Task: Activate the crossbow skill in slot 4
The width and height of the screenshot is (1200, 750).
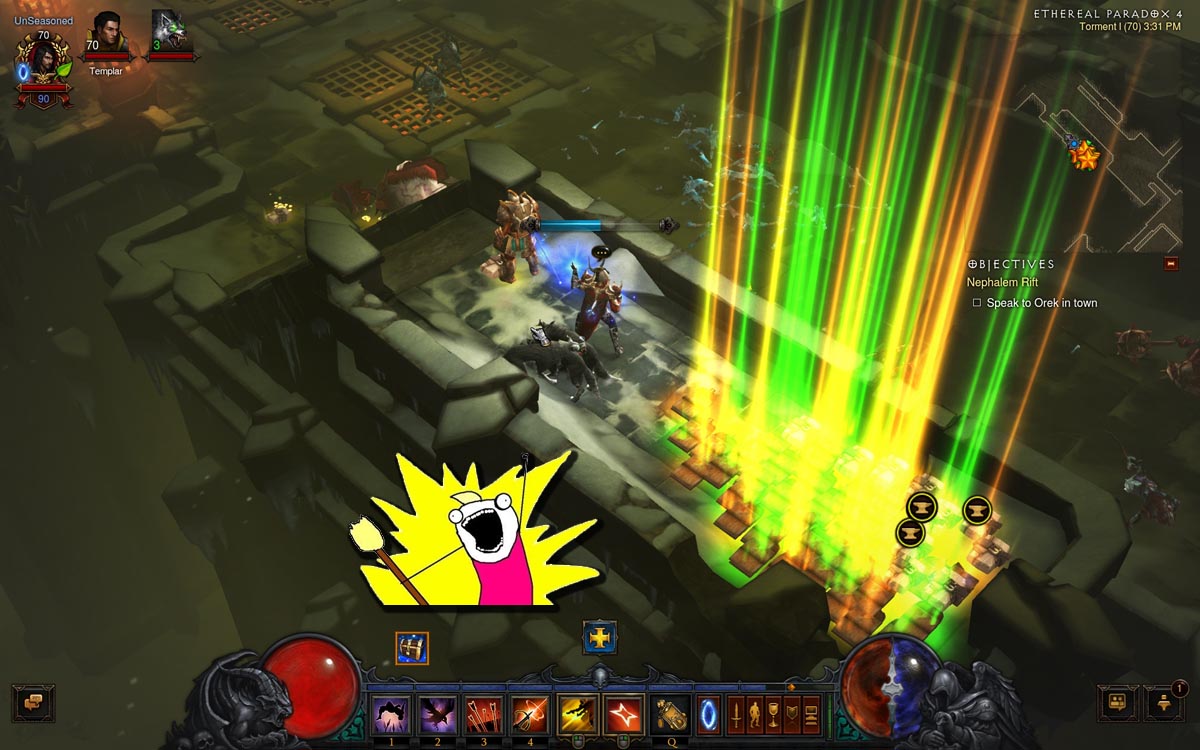Action: tap(530, 714)
